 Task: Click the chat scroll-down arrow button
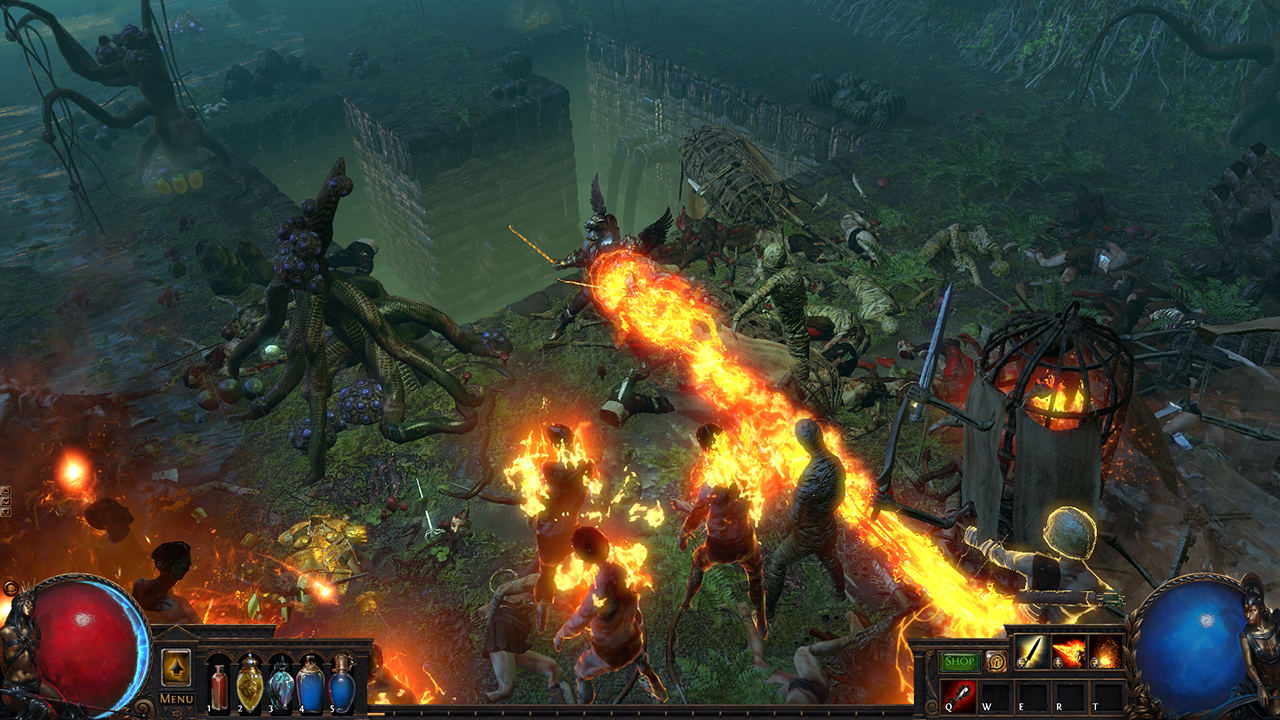coord(6,501)
